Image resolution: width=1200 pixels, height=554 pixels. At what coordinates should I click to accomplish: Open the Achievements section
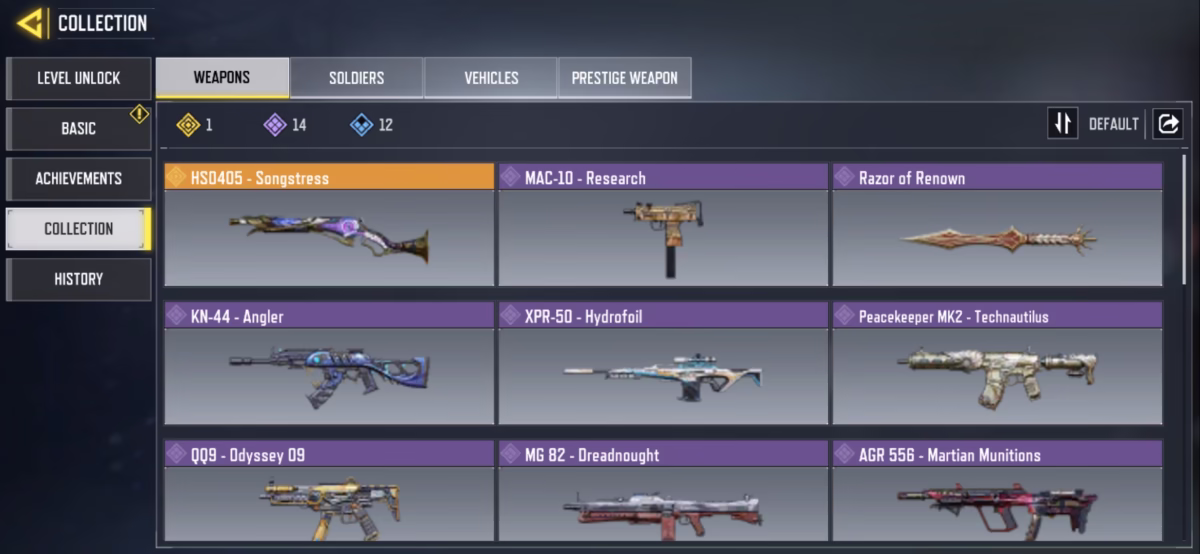click(79, 178)
